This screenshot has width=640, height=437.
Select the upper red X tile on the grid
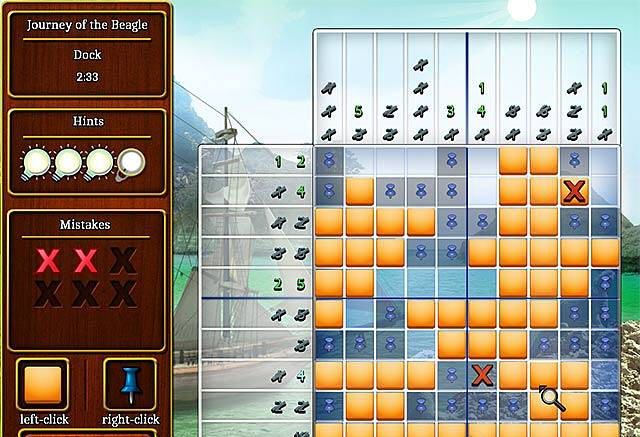574,190
